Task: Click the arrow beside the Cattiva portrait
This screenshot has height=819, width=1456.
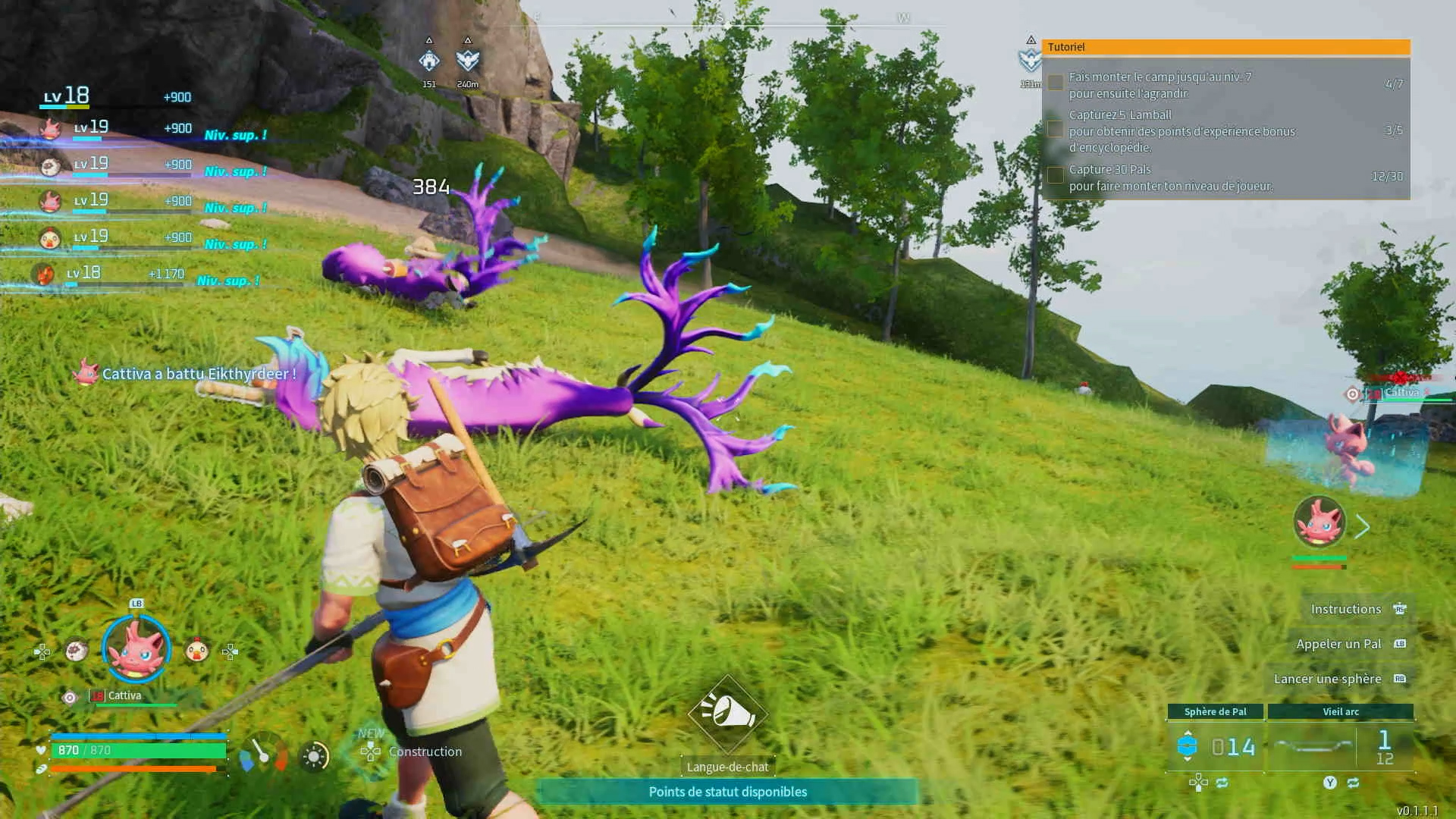Action: click(1363, 526)
